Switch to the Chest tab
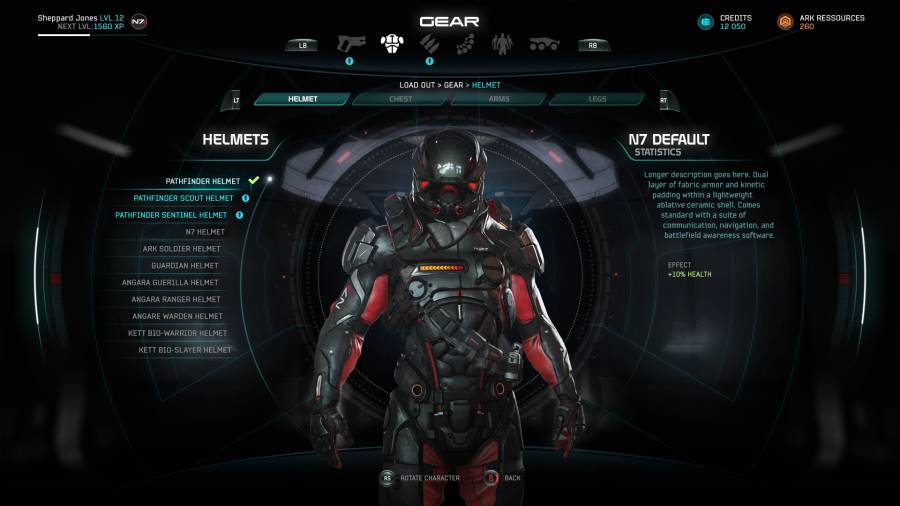Screen dimensions: 900x506 (400, 99)
